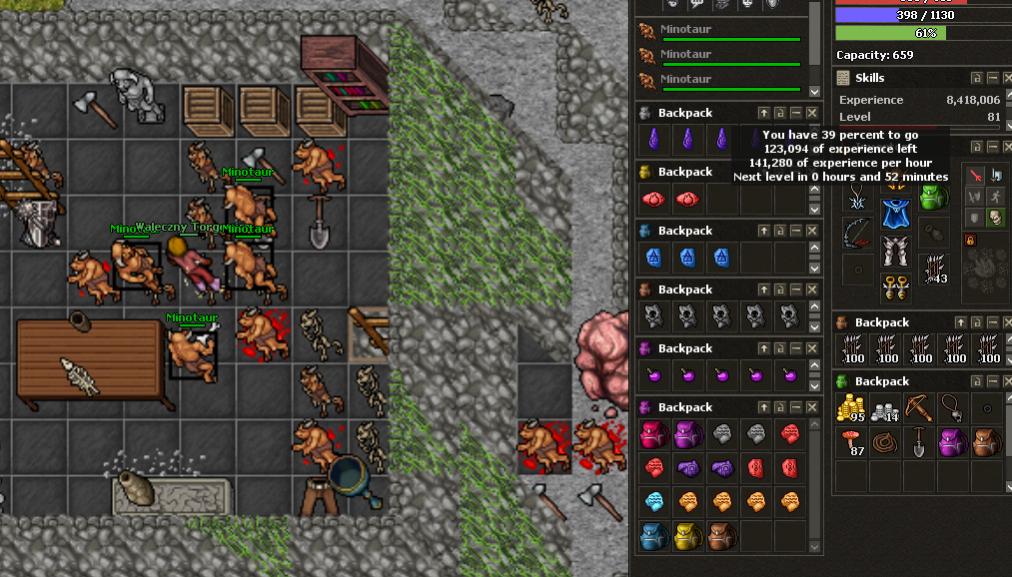Close the backpack containing three blue runes

point(812,231)
